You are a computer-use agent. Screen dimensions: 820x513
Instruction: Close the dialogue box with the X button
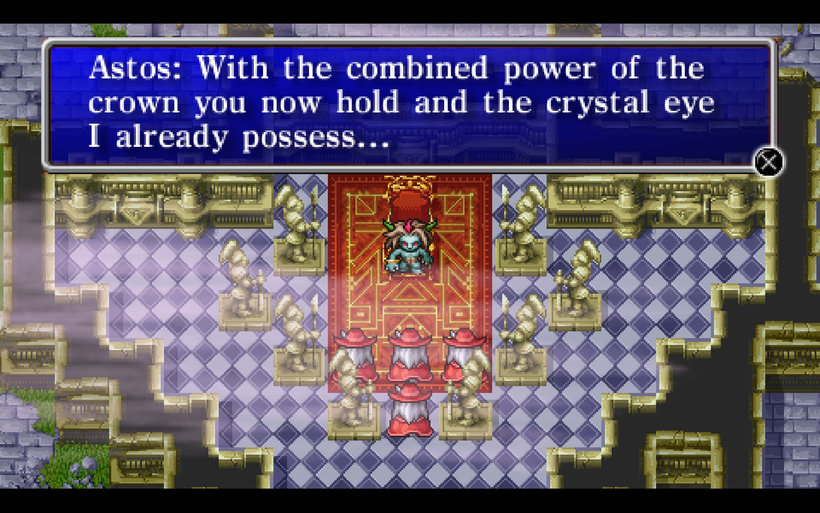point(768,161)
